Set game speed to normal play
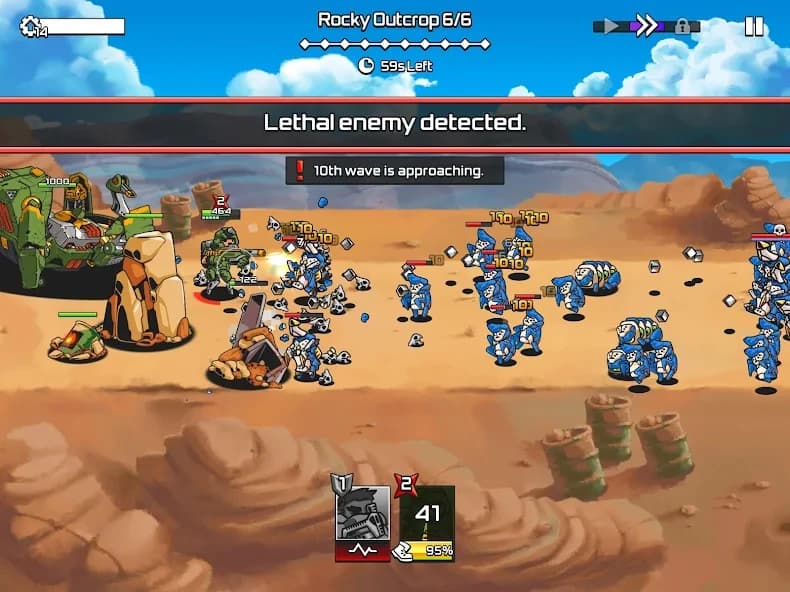The height and width of the screenshot is (592, 790). click(610, 26)
